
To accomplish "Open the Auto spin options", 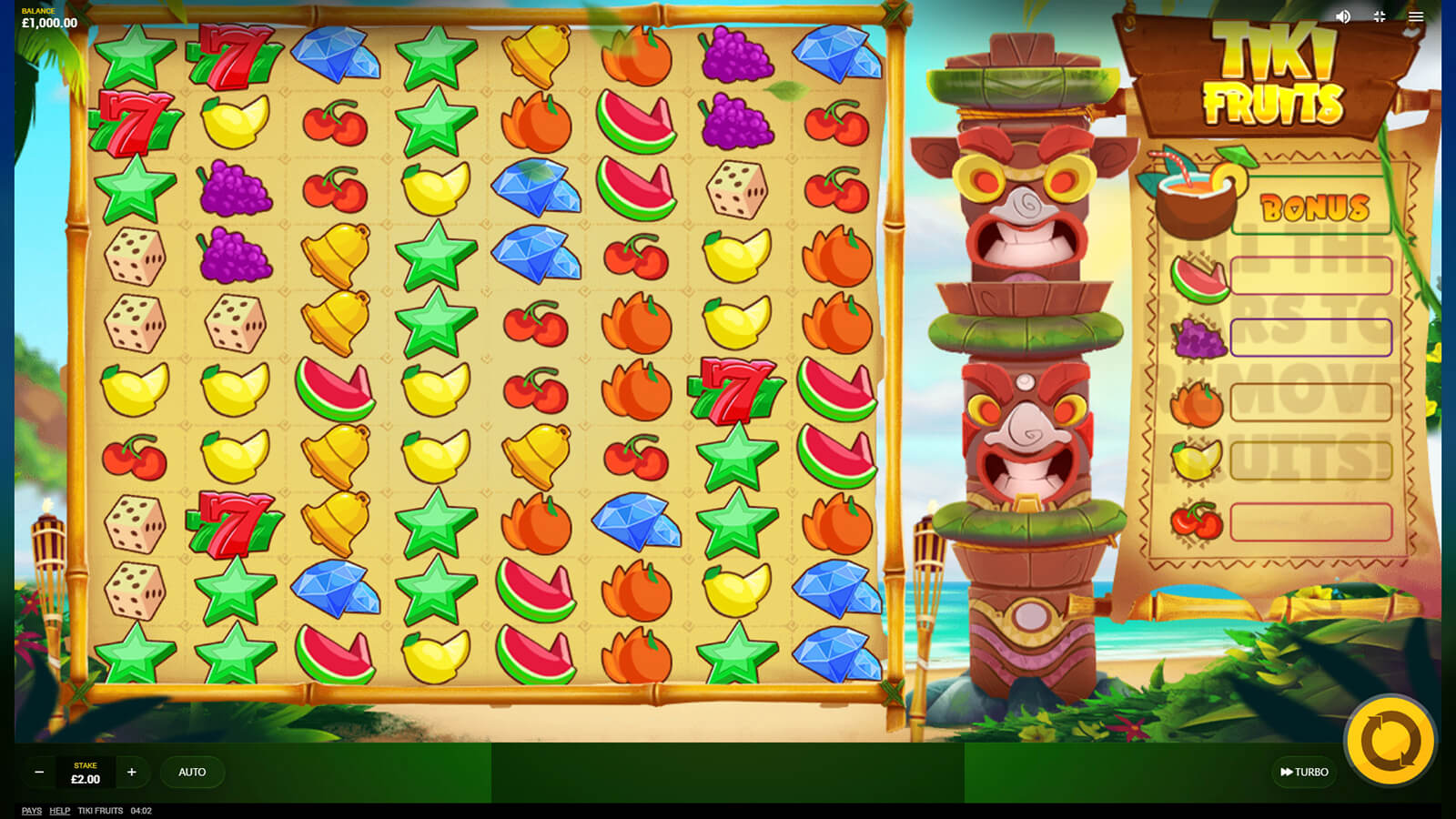I will [192, 772].
